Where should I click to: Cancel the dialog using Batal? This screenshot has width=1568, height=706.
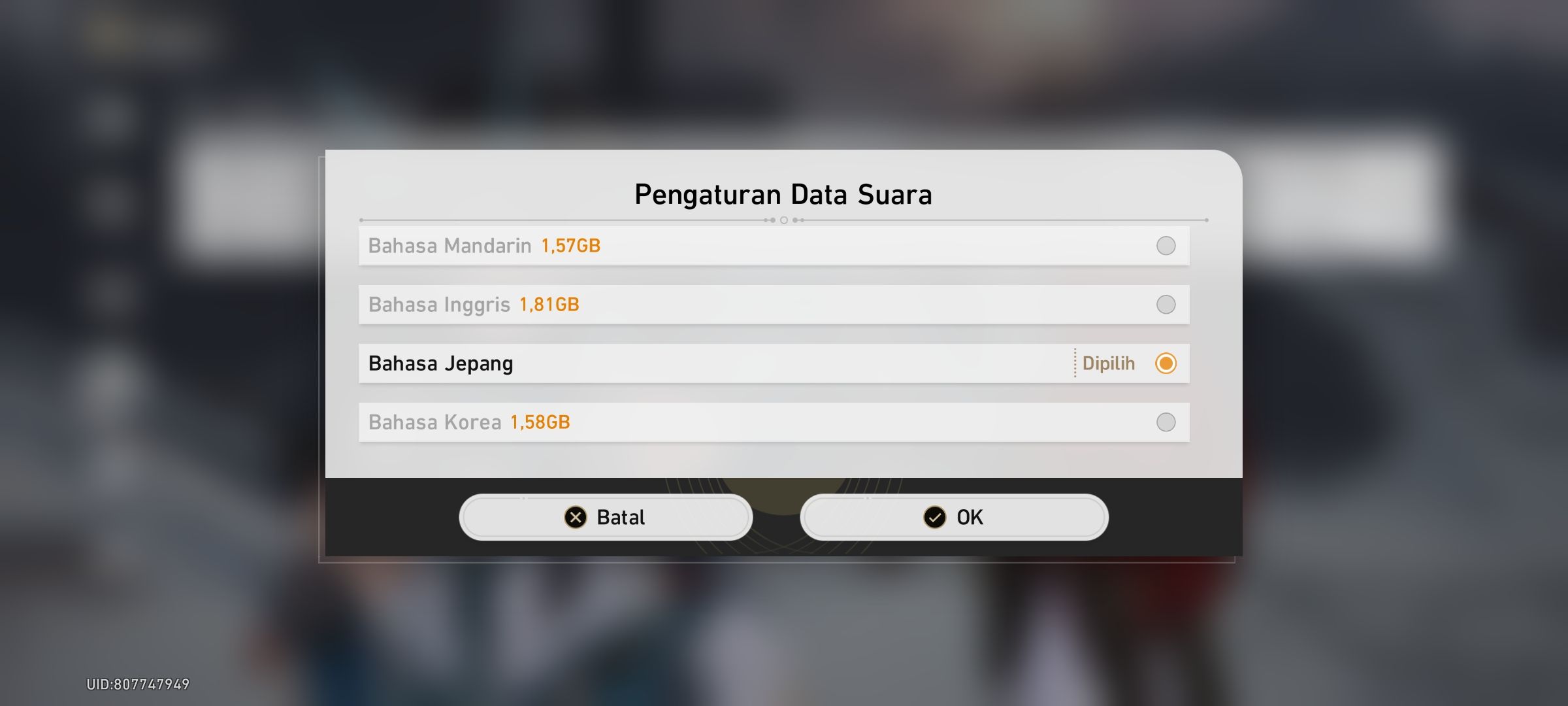coord(606,516)
